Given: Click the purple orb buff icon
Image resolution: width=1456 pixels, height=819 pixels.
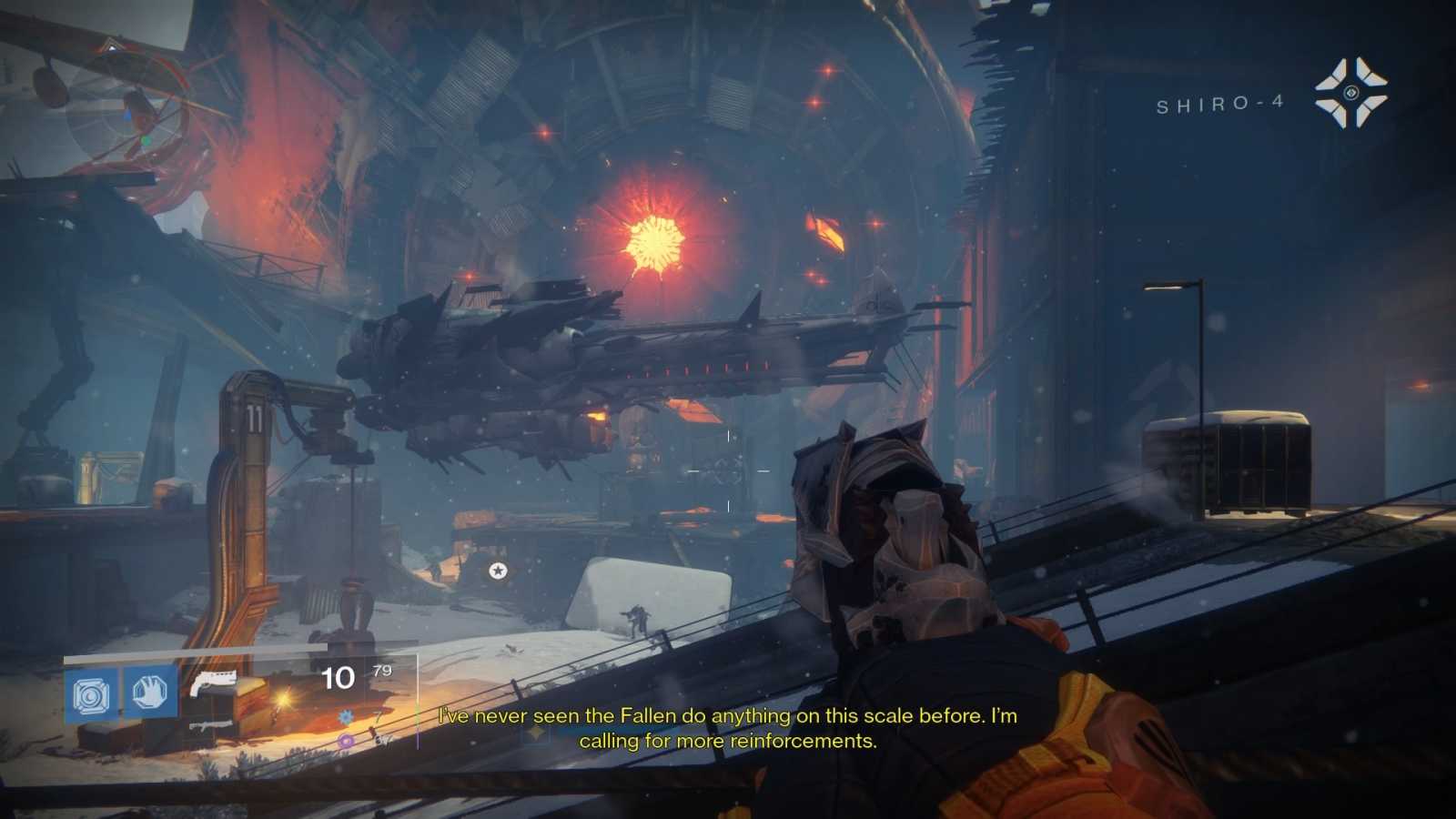Looking at the screenshot, I should 346,740.
